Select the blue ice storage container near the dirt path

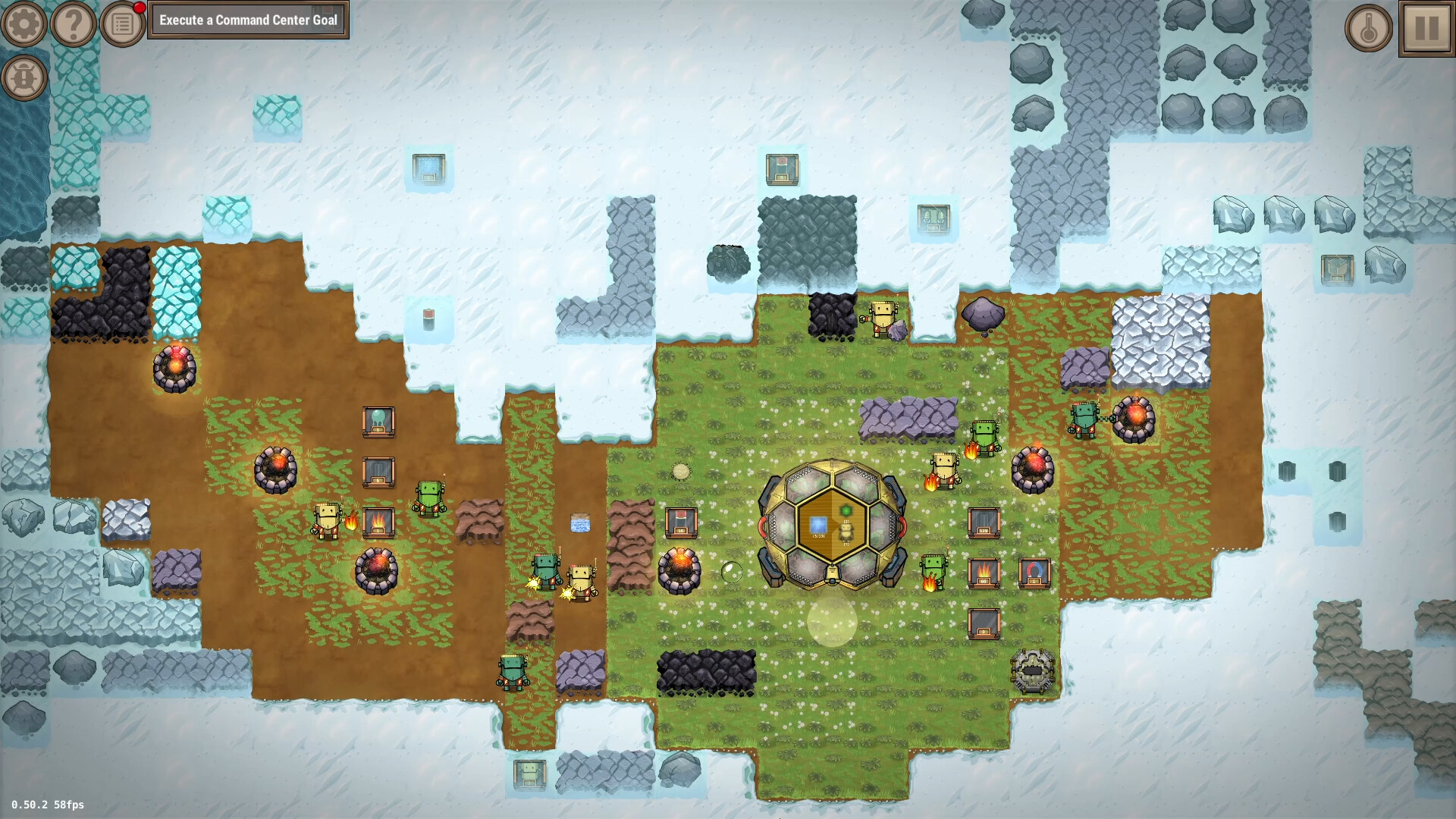579,523
